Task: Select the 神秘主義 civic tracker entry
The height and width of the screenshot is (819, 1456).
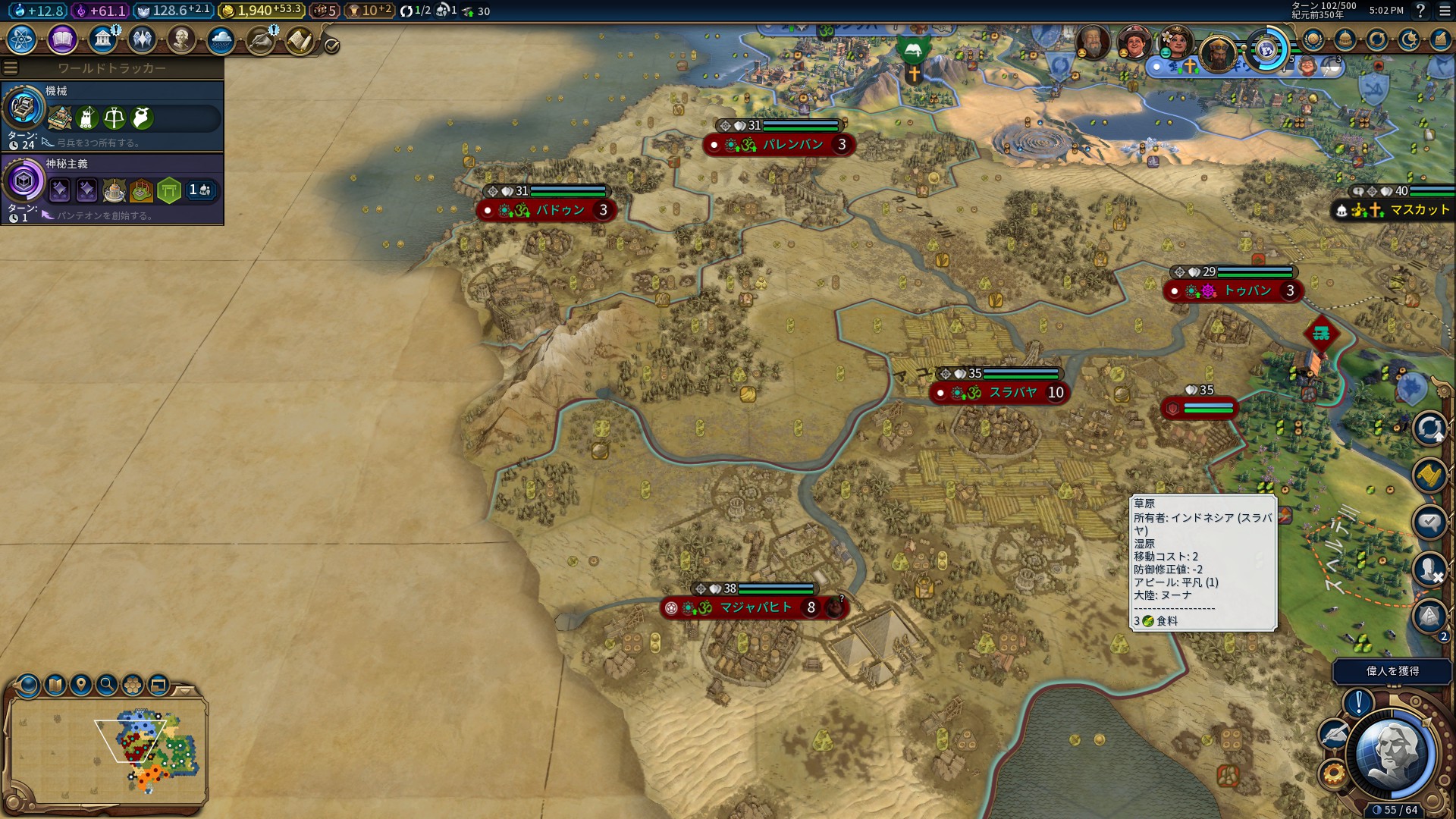Action: pyautogui.click(x=112, y=190)
